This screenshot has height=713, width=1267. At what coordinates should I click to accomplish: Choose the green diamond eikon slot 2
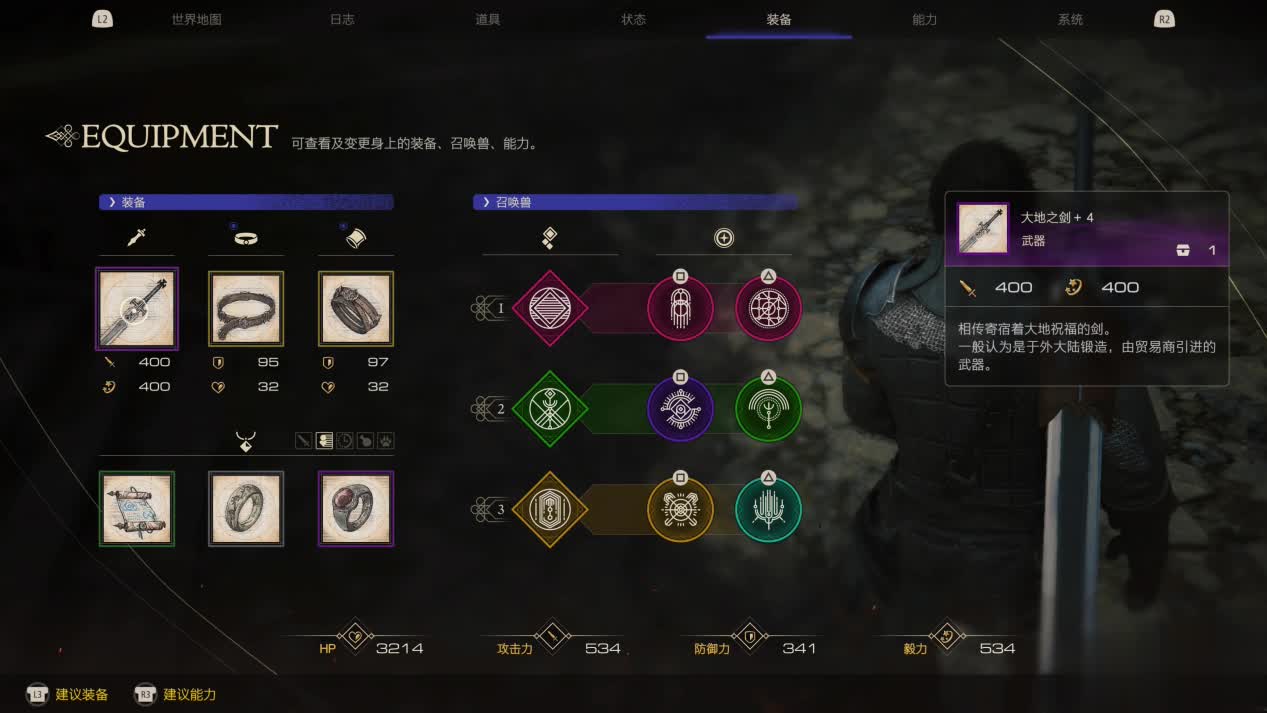tap(550, 409)
